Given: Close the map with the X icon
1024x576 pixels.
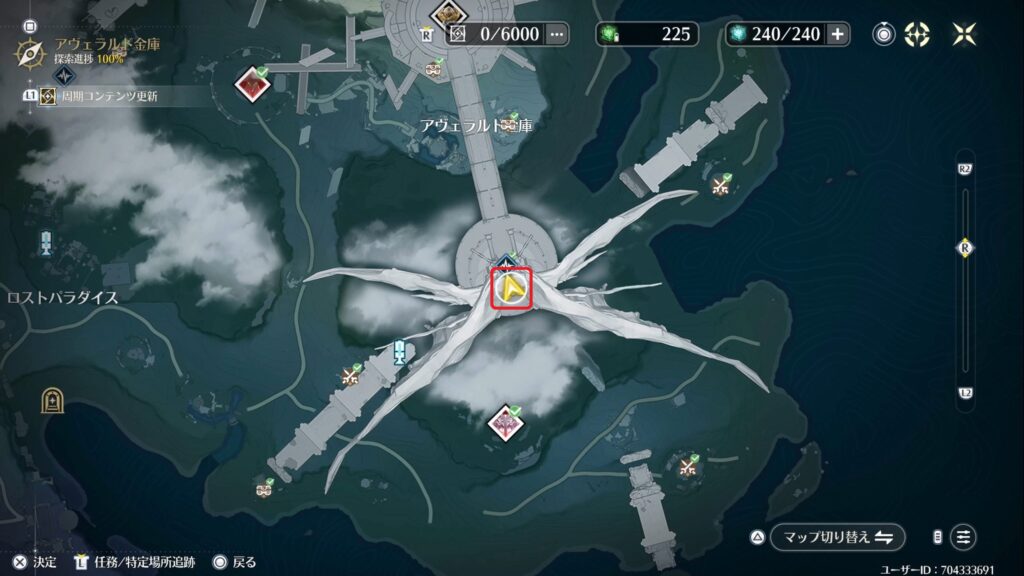Looking at the screenshot, I should [964, 34].
